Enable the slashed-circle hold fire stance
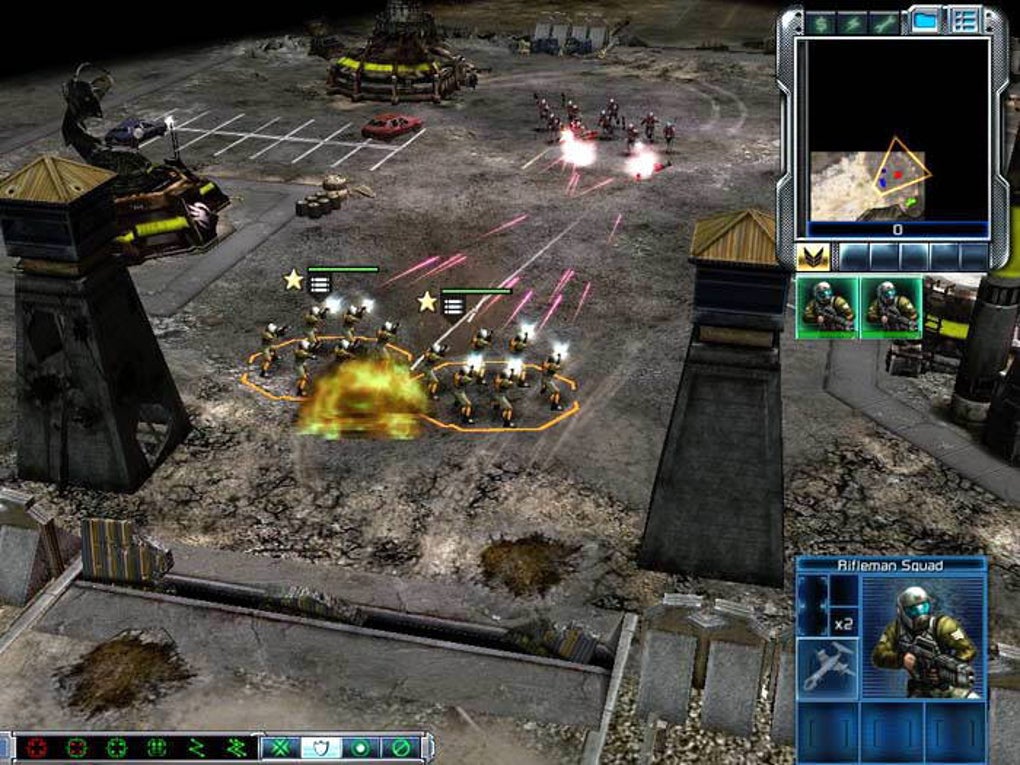The image size is (1020, 765). point(400,747)
